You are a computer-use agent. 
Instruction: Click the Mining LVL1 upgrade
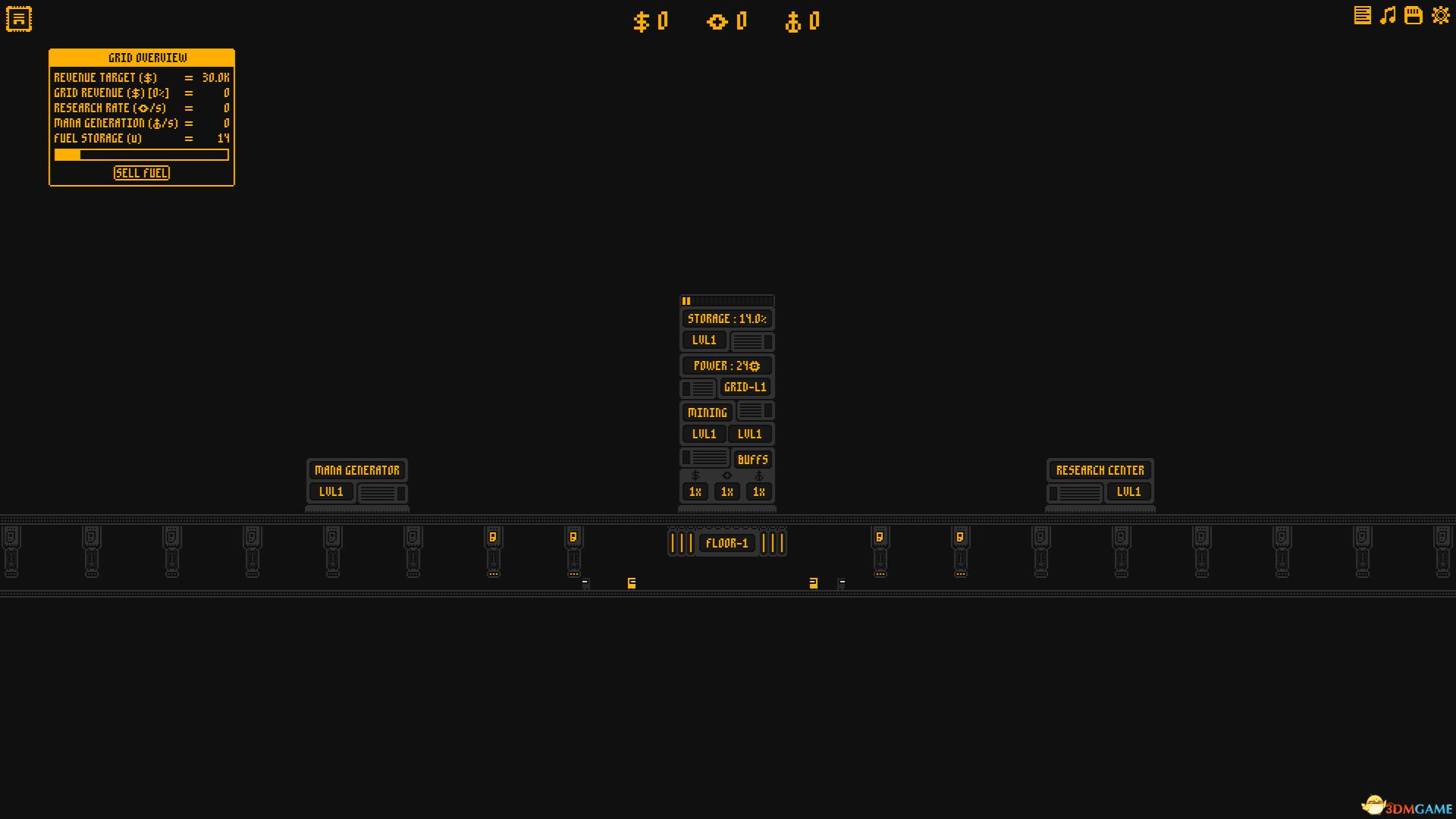coord(703,434)
